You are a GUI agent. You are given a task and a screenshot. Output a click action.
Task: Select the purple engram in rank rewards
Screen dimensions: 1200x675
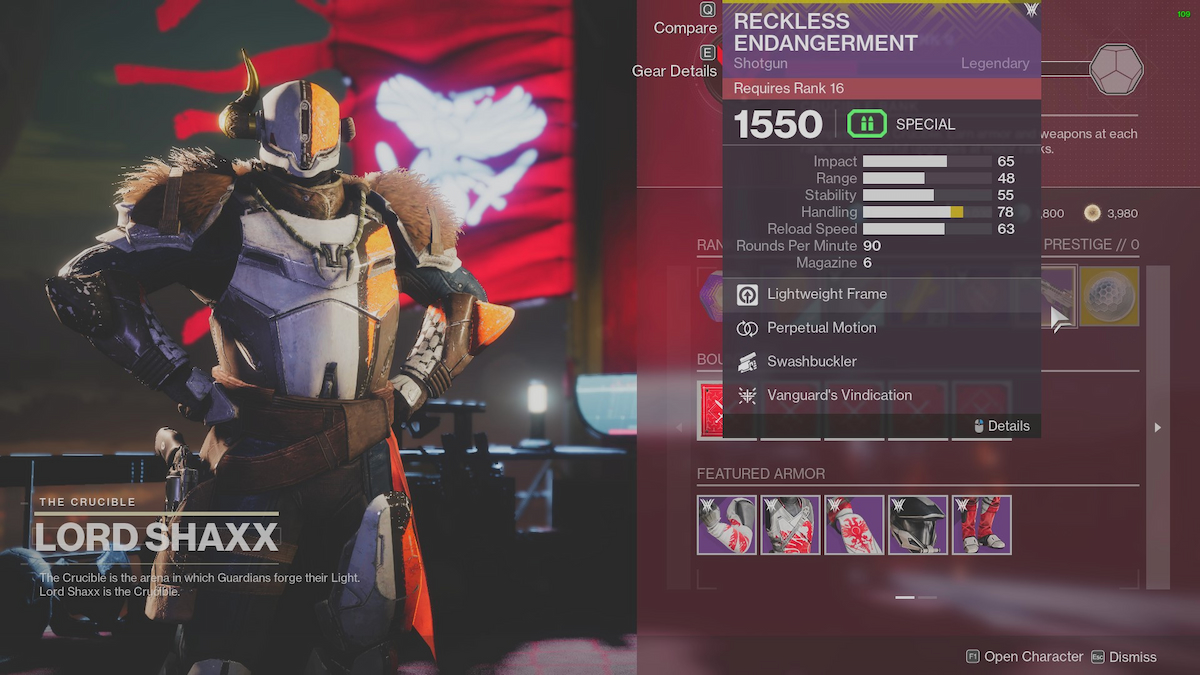tap(711, 296)
